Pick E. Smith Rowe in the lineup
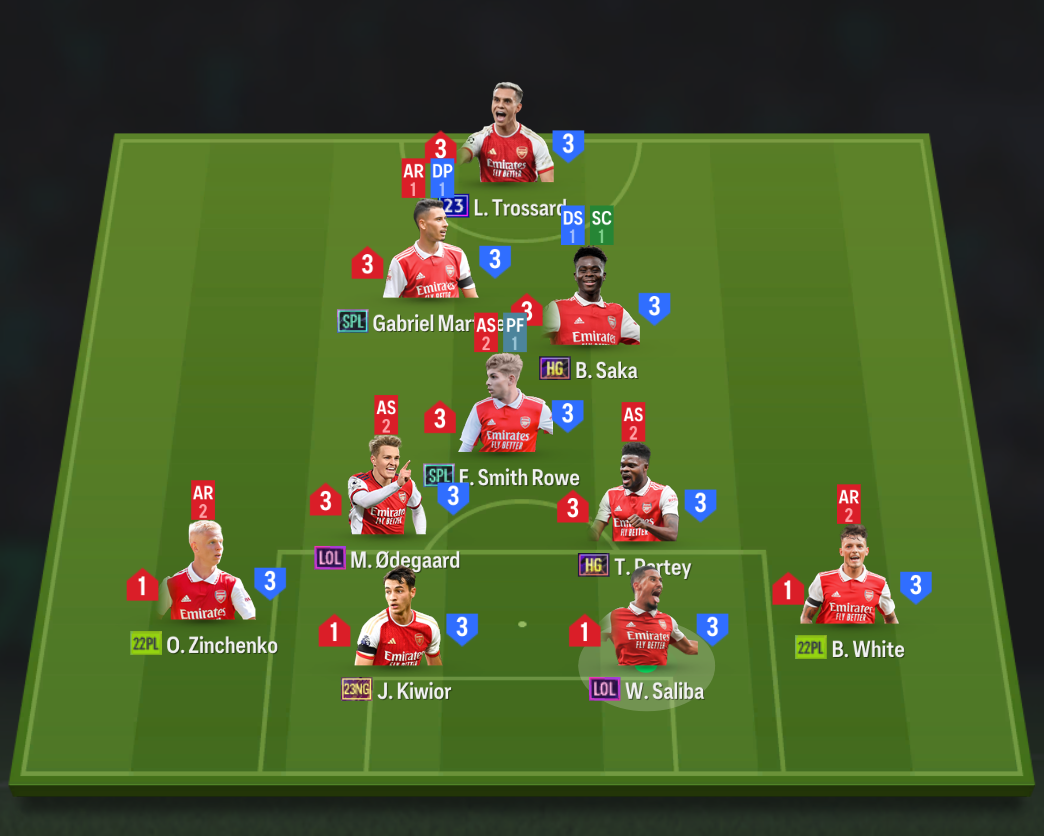 click(505, 407)
